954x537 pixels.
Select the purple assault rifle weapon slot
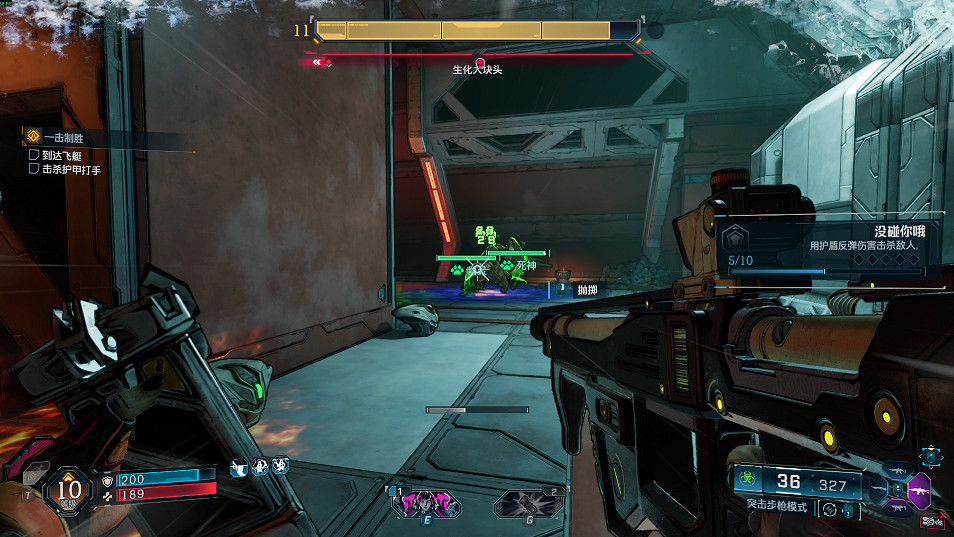point(918,491)
